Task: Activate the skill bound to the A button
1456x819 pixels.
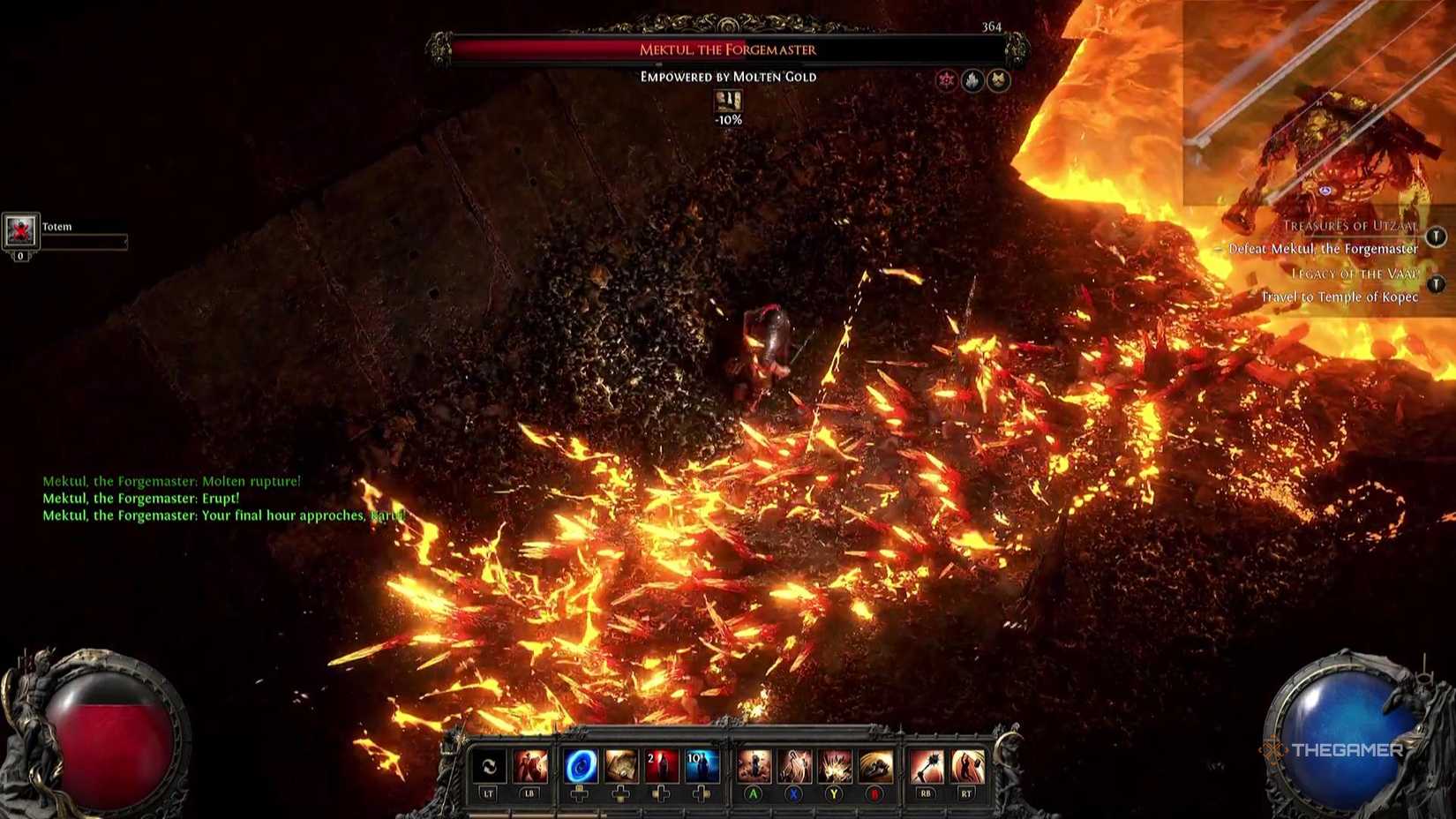Action: coord(755,765)
